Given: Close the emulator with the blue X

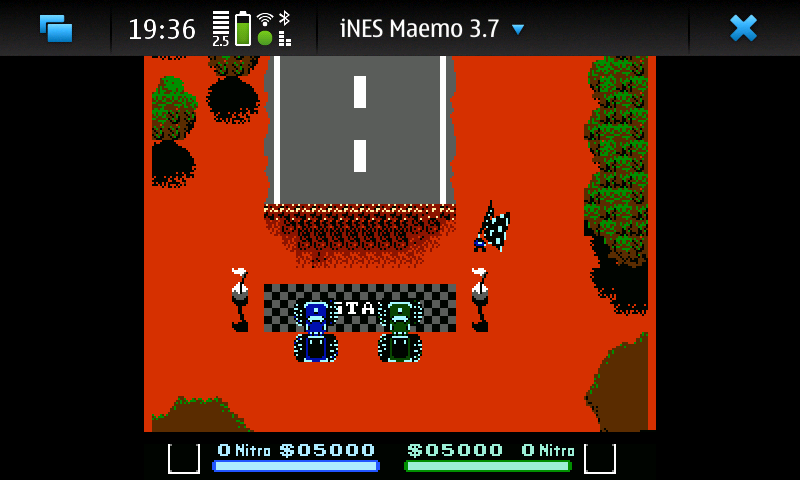Looking at the screenshot, I should click(x=743, y=28).
